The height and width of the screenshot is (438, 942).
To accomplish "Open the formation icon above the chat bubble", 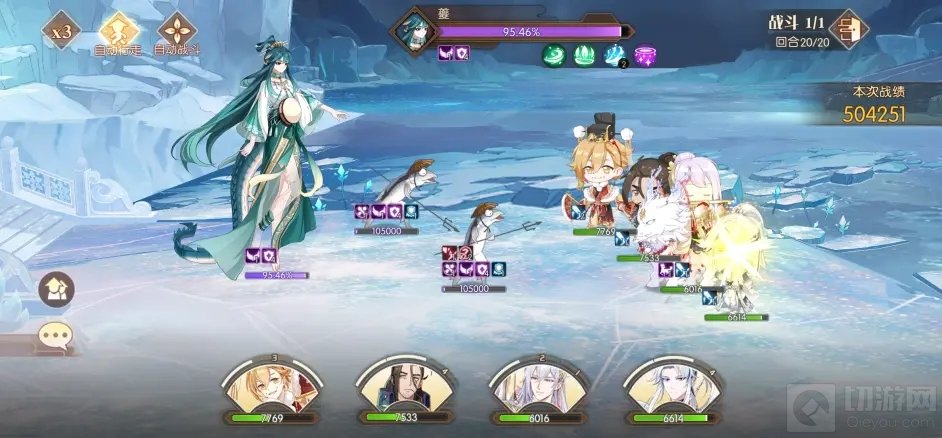I will [x=57, y=290].
